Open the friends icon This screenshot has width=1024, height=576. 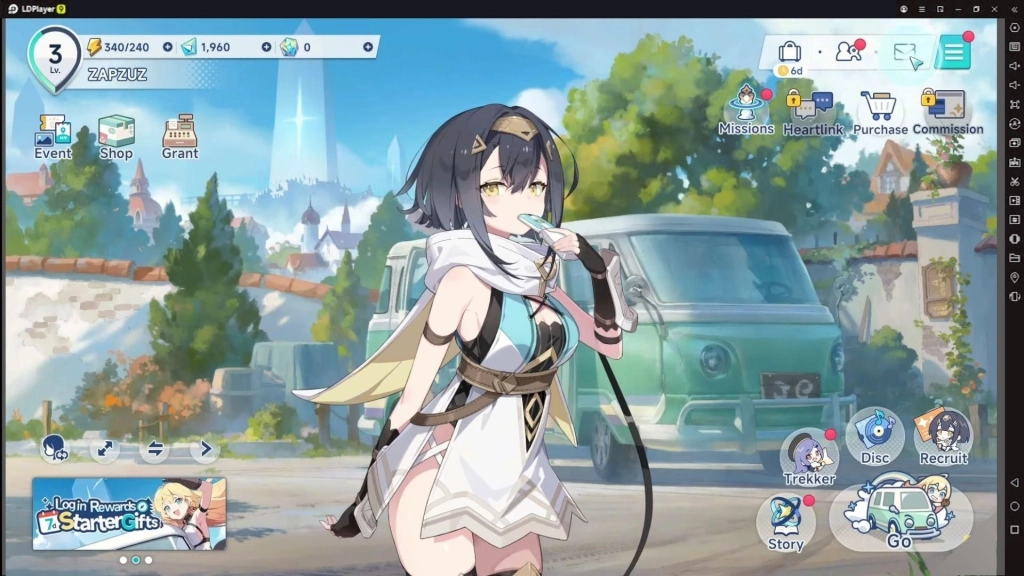tap(848, 53)
